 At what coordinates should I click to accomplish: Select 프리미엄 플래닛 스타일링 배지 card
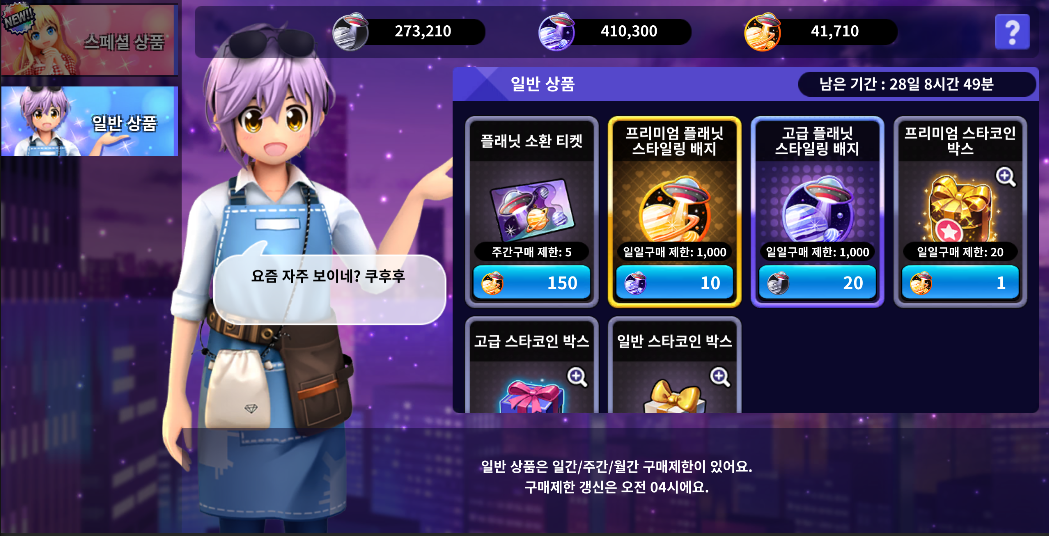(x=674, y=200)
